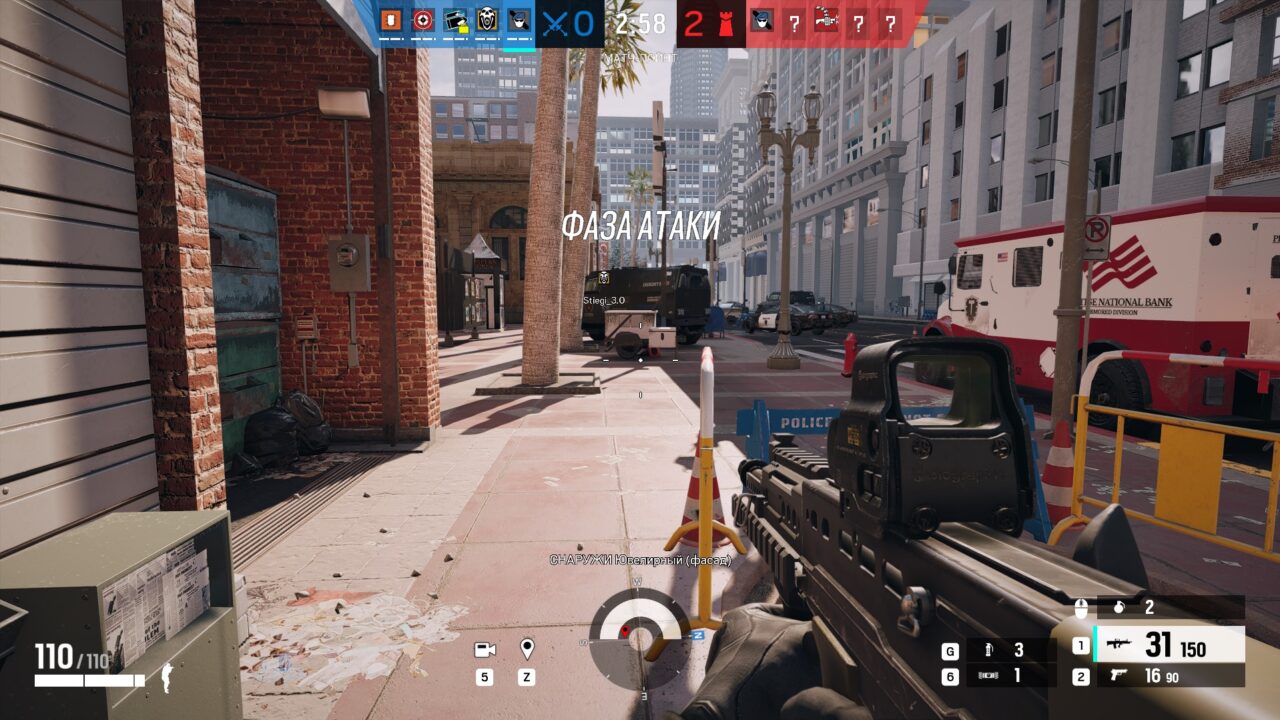The width and height of the screenshot is (1280, 720).
Task: Click the red tower defender objective icon
Action: point(726,23)
